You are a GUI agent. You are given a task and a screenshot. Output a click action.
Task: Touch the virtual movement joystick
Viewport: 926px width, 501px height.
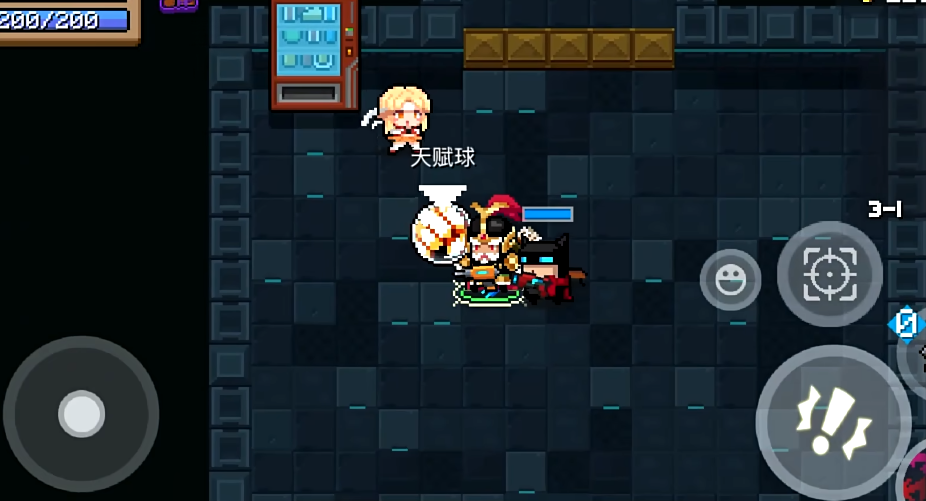[81, 413]
